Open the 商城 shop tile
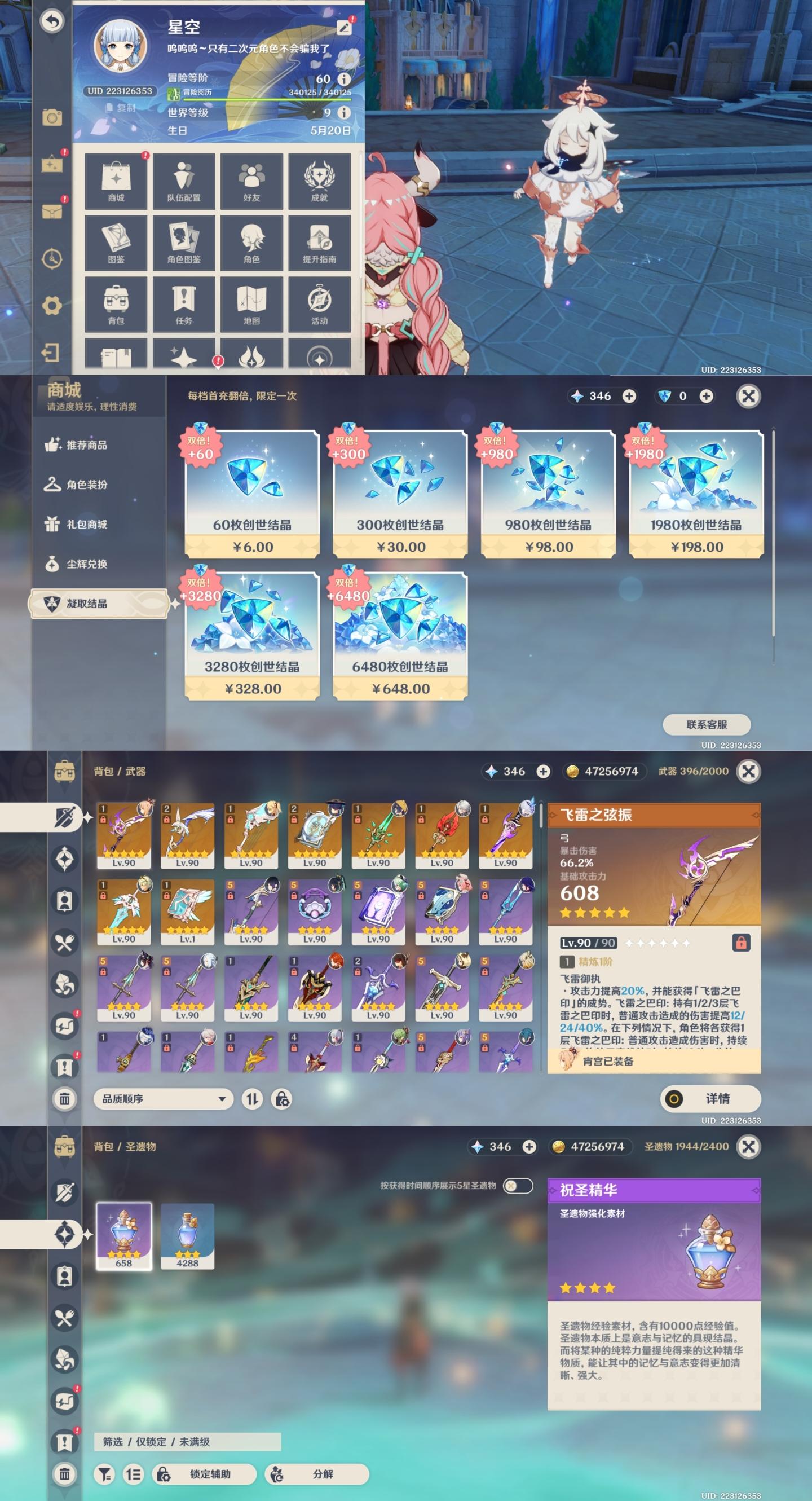Viewport: 812px width, 1501px height. [116, 181]
